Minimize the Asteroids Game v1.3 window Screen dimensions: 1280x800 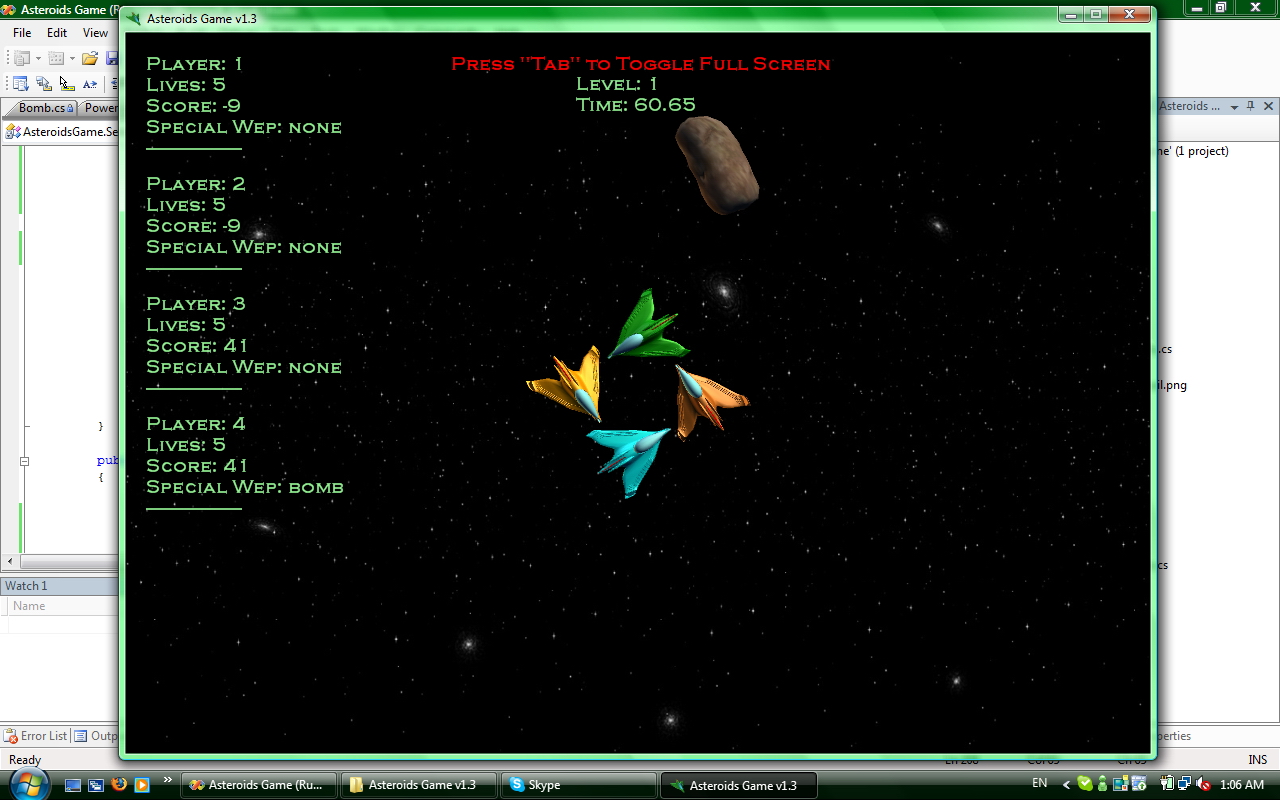(1071, 15)
